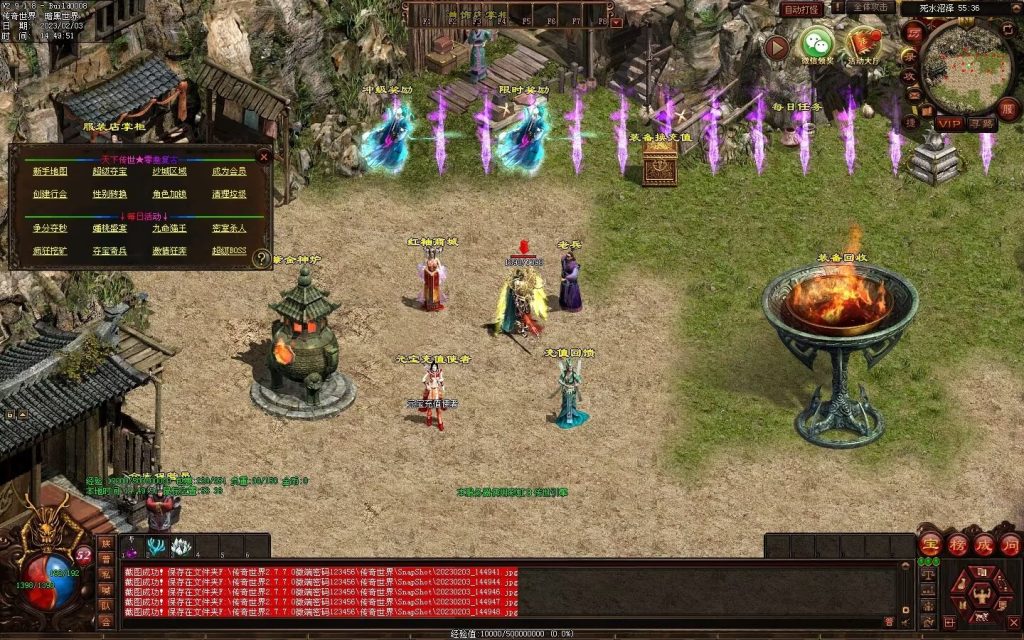
Task: Open the 活动大厅 activity hall icon
Action: pos(864,45)
